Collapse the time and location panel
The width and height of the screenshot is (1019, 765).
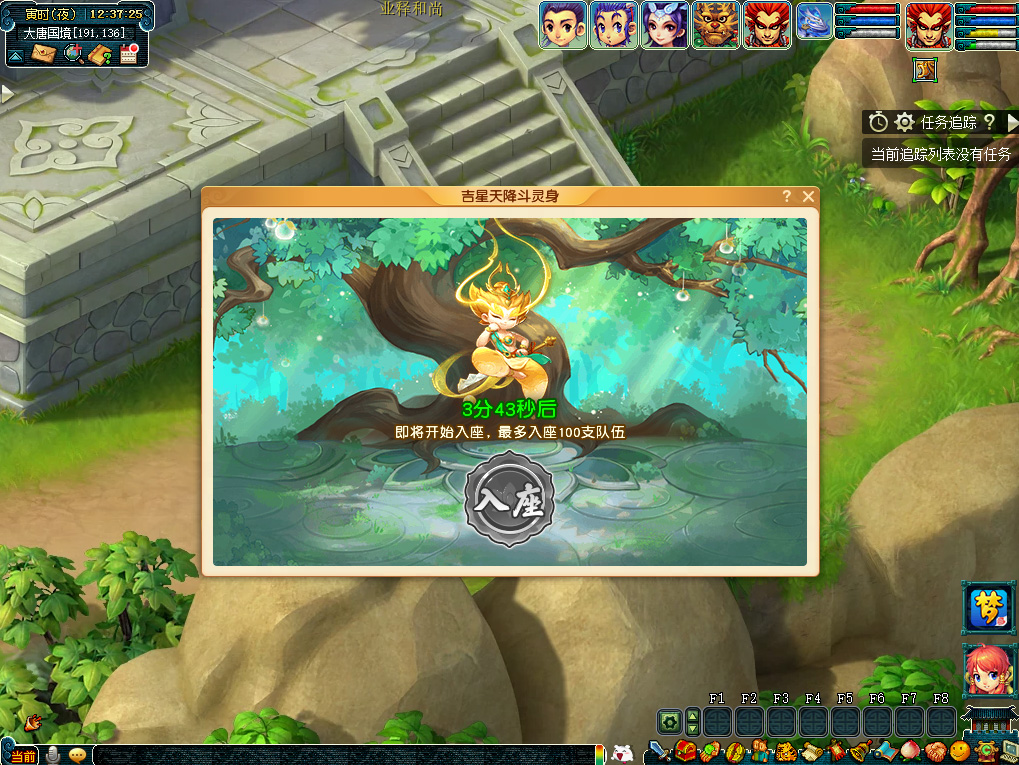click(x=15, y=55)
